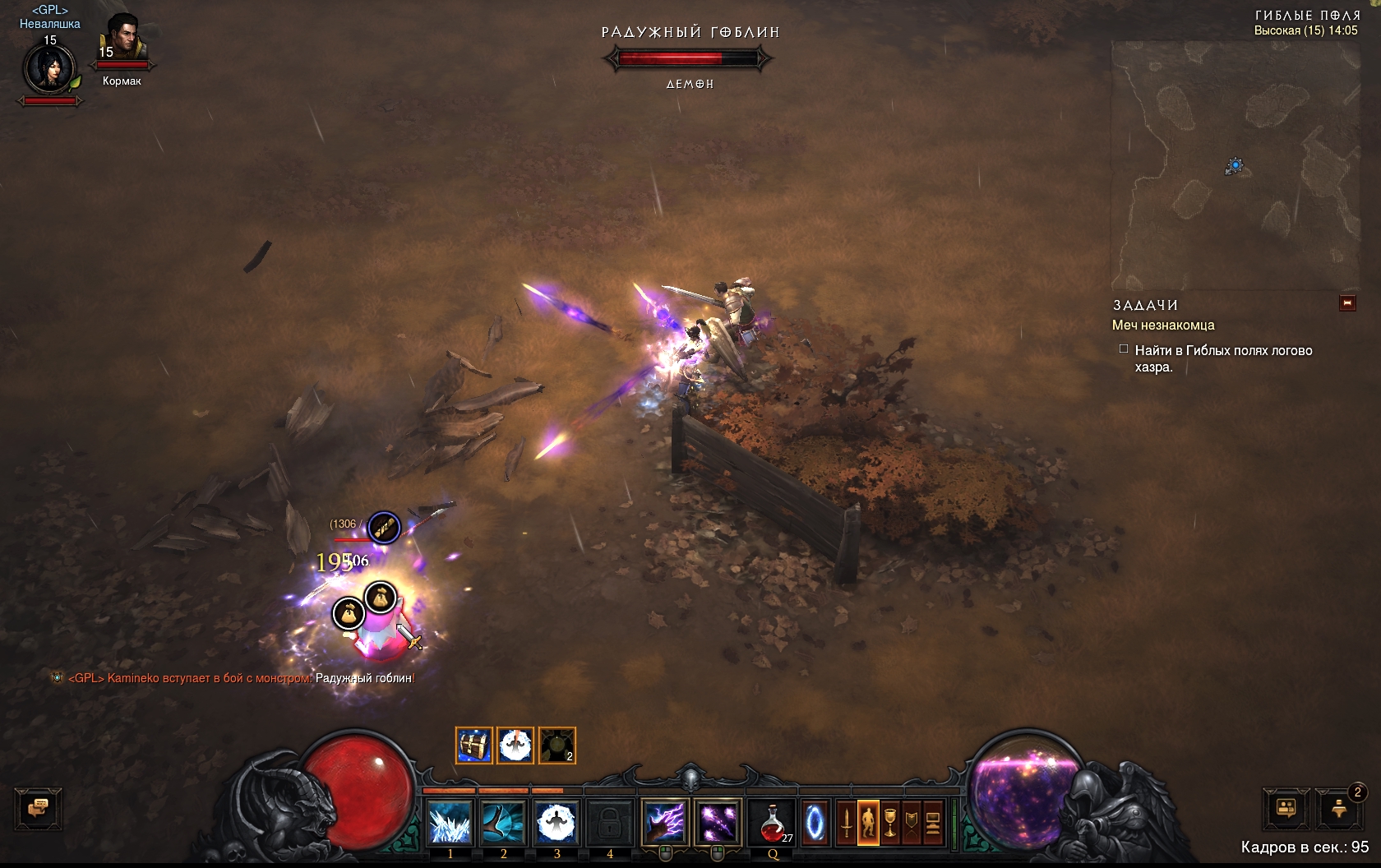Open the banner/shield menu icon
This screenshot has height=868, width=1381.
coord(911,822)
